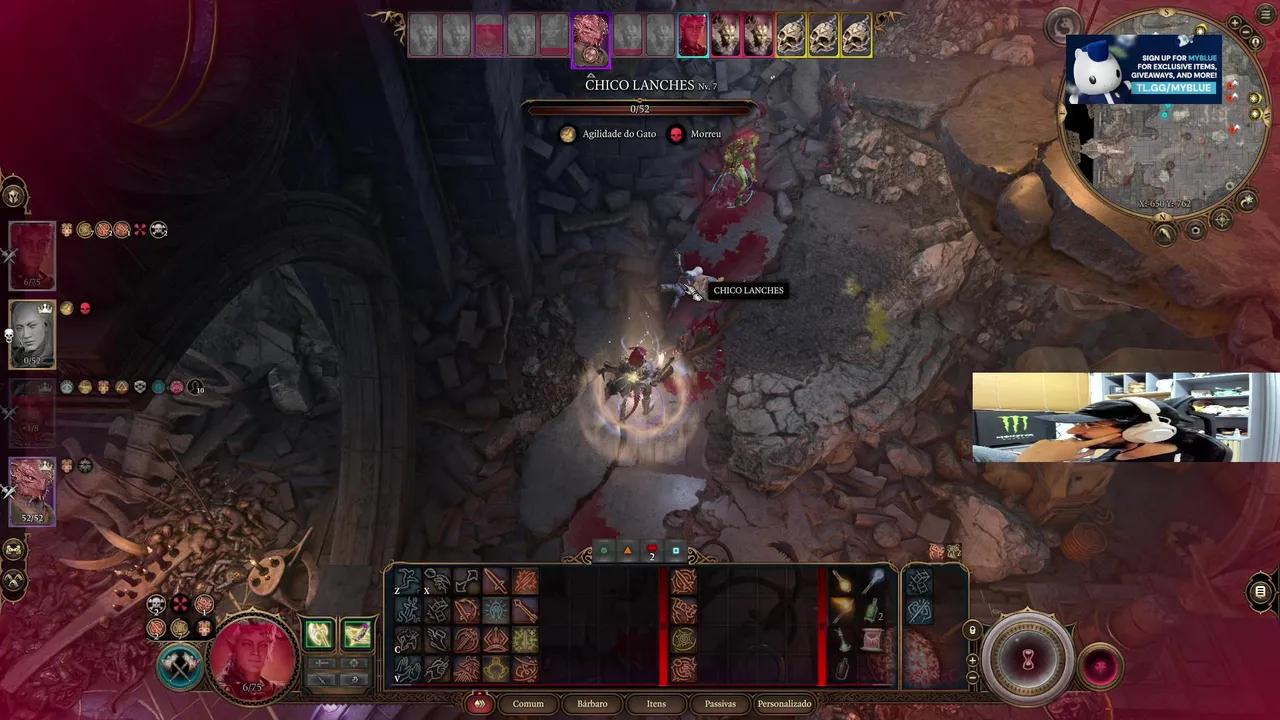Open the helmet character sheet icon

pos(14,195)
